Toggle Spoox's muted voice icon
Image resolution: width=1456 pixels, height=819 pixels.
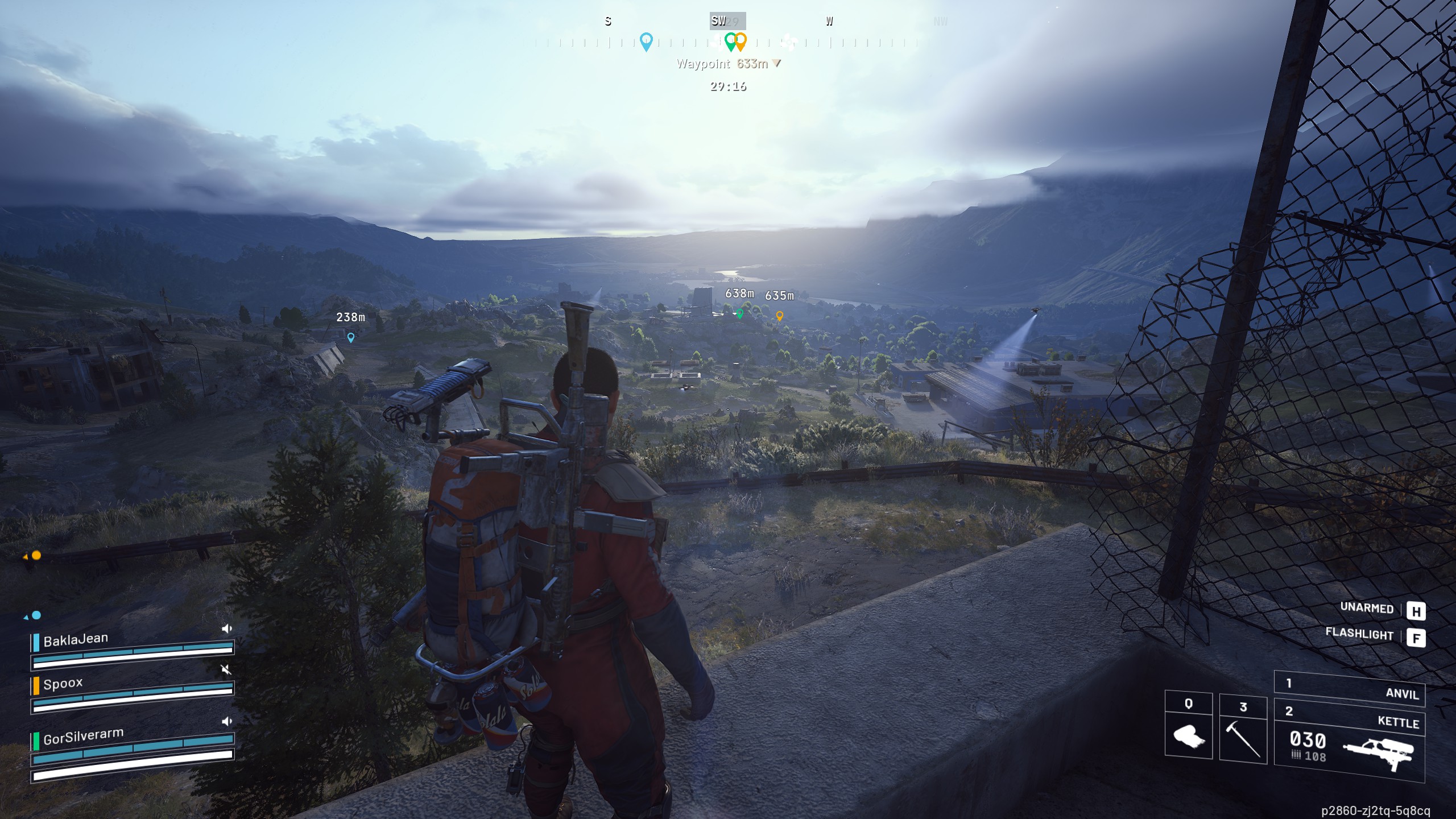226,669
